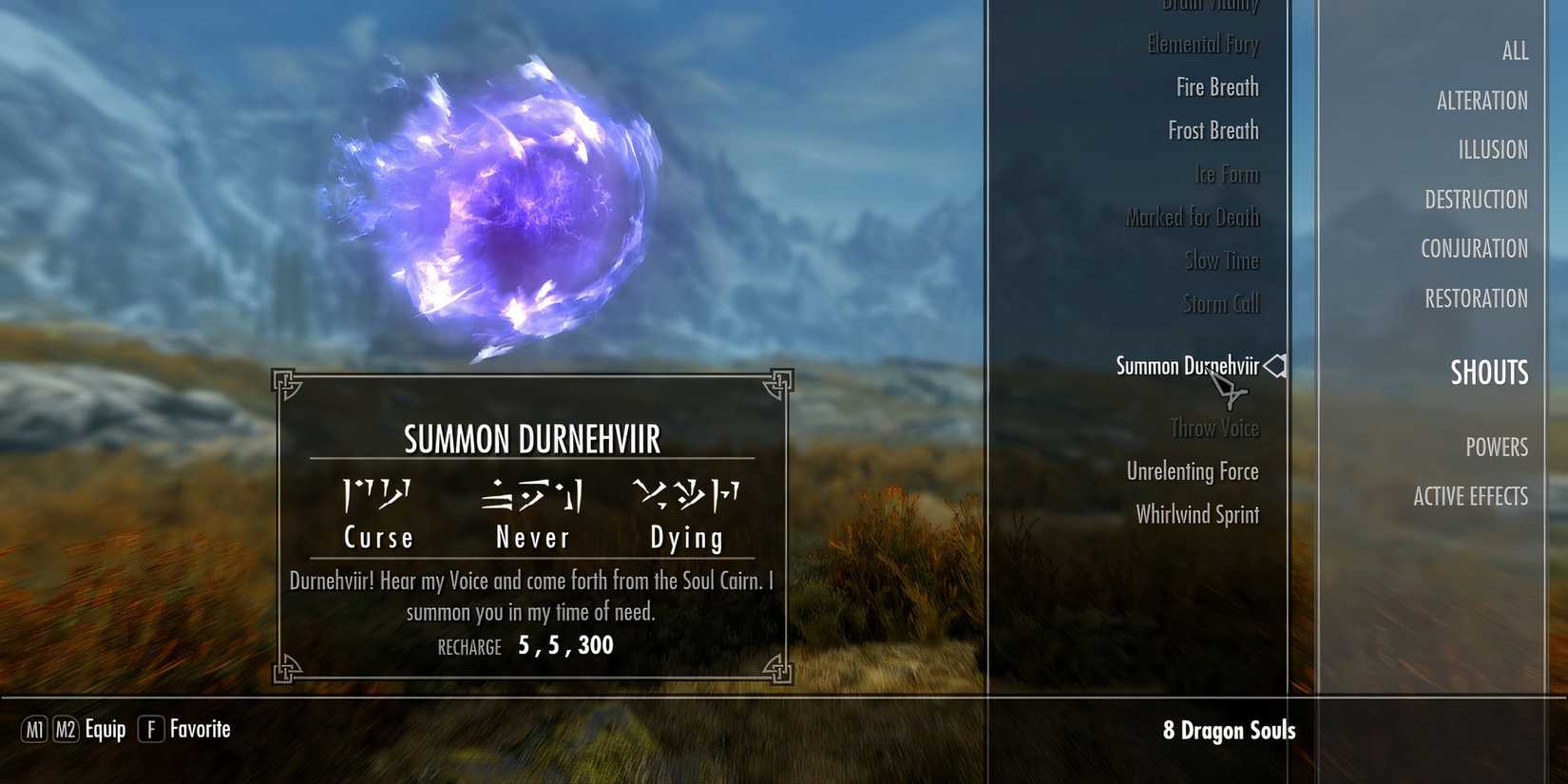View the ACTIVE EFFECTS list

1470,495
